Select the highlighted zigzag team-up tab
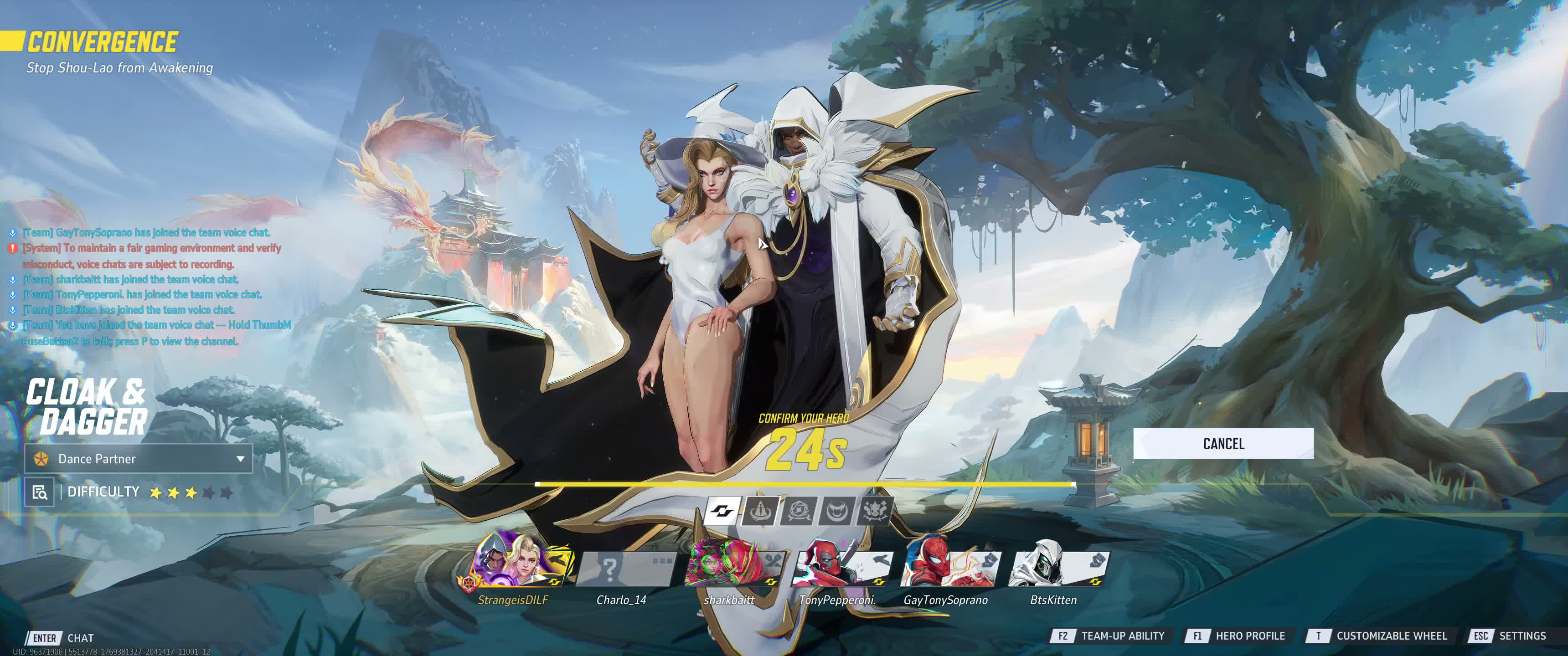Screen dimensions: 1568x656 click(x=723, y=510)
